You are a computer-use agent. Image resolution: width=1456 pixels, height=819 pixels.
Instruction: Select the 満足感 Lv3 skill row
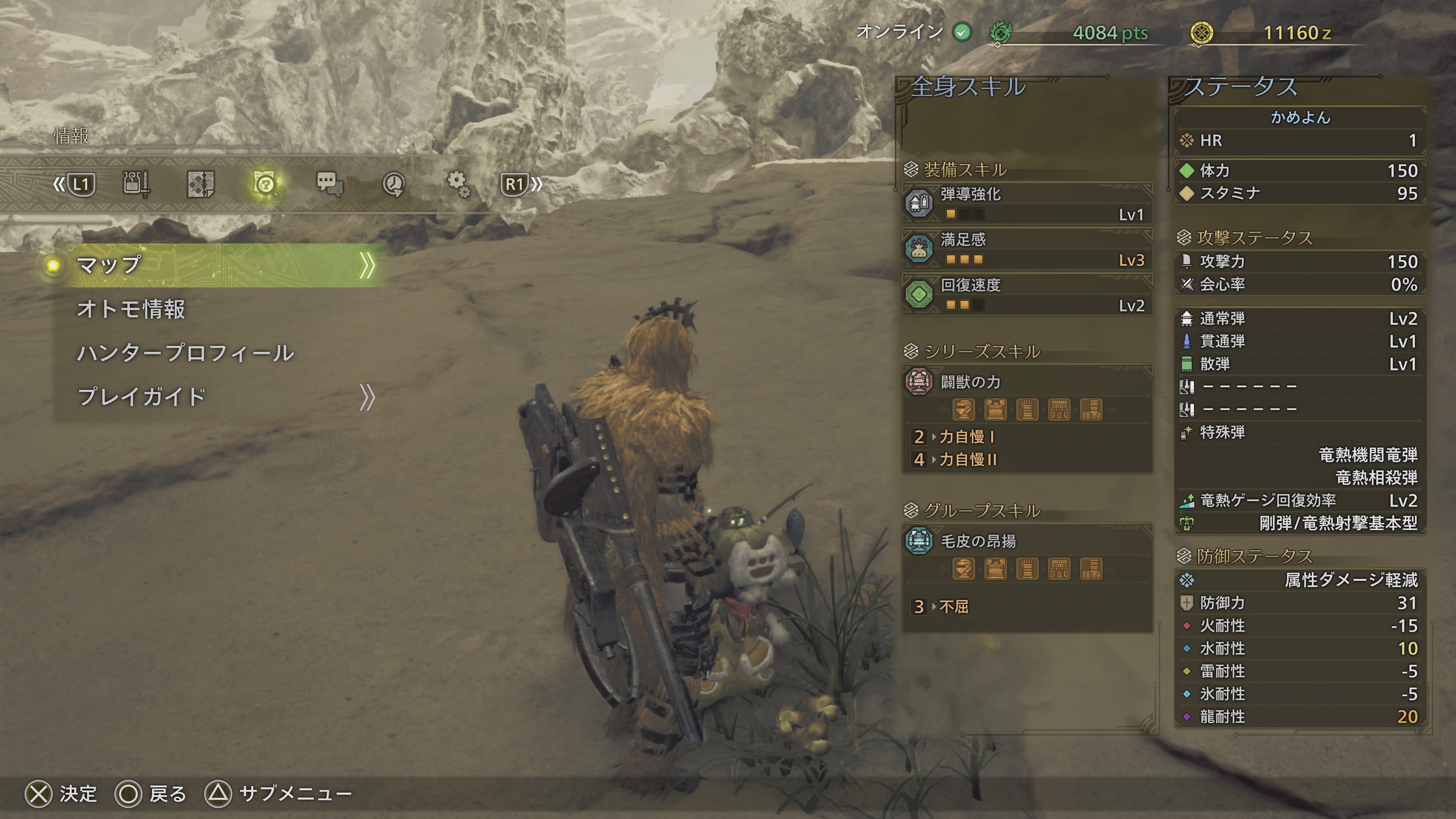[1026, 249]
